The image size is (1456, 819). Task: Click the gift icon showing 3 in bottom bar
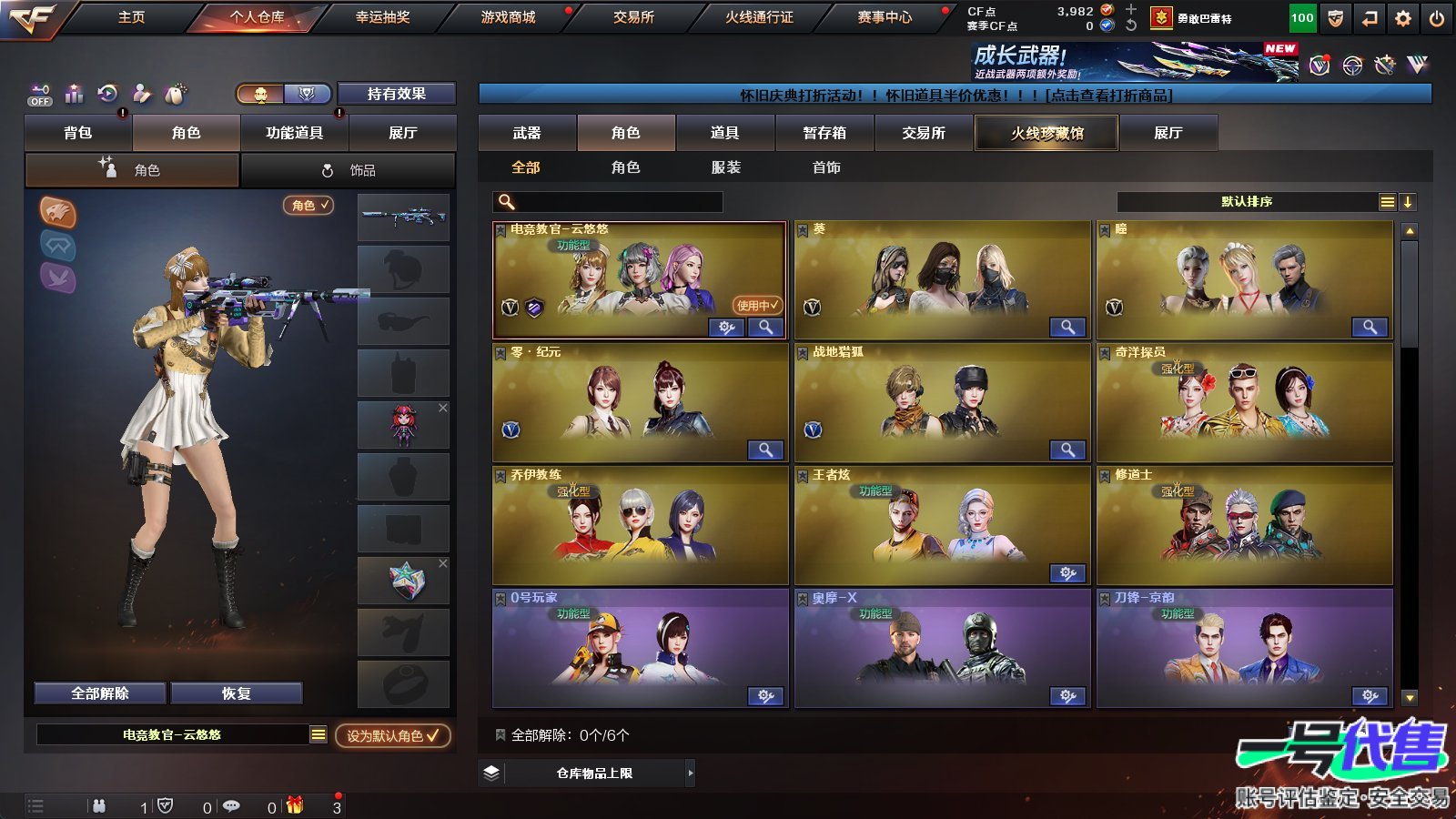point(293,805)
